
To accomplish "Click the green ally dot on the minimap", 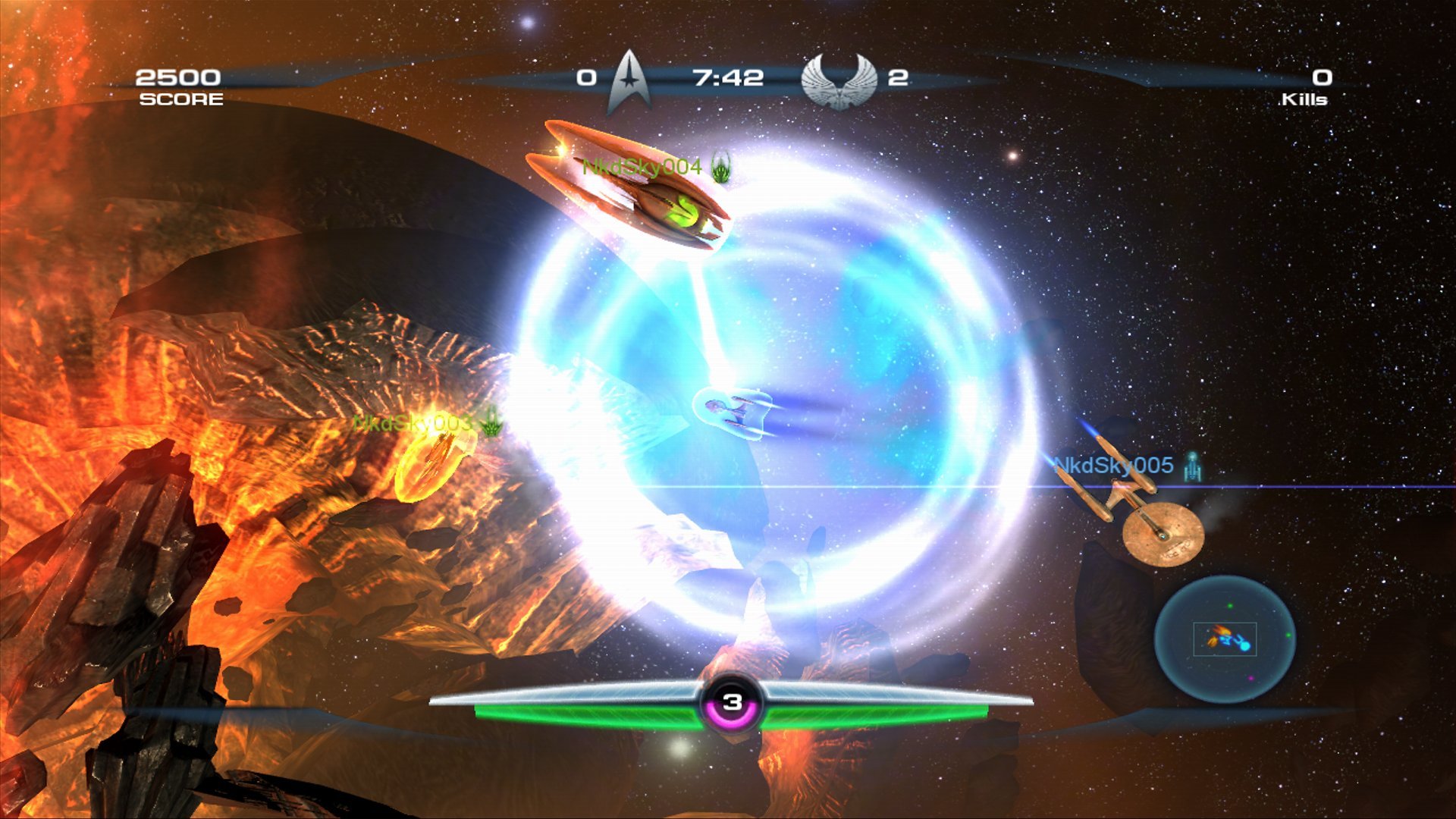I will pos(1230,606).
